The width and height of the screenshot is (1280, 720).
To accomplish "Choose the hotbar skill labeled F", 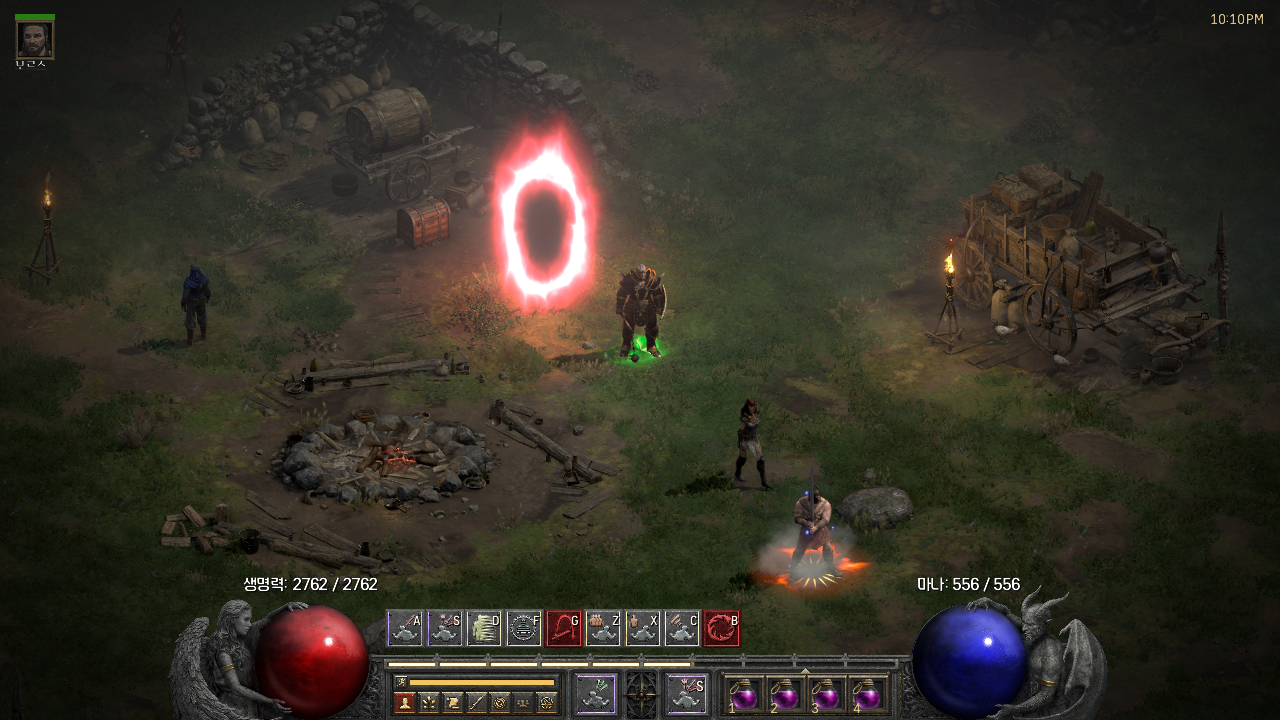I will click(524, 628).
